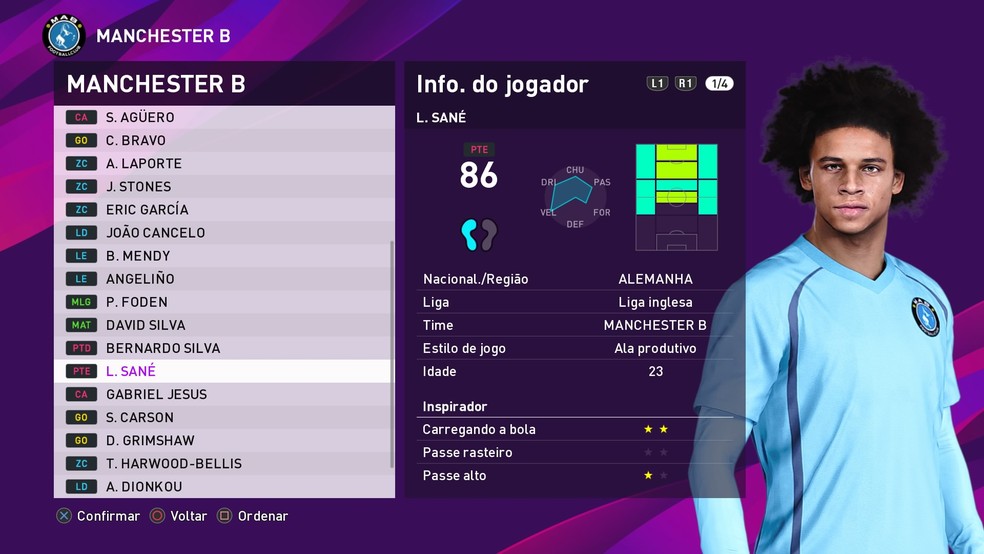984x554 pixels.
Task: Choose goalkeeper C. Bravo from the list
Action: 224,140
